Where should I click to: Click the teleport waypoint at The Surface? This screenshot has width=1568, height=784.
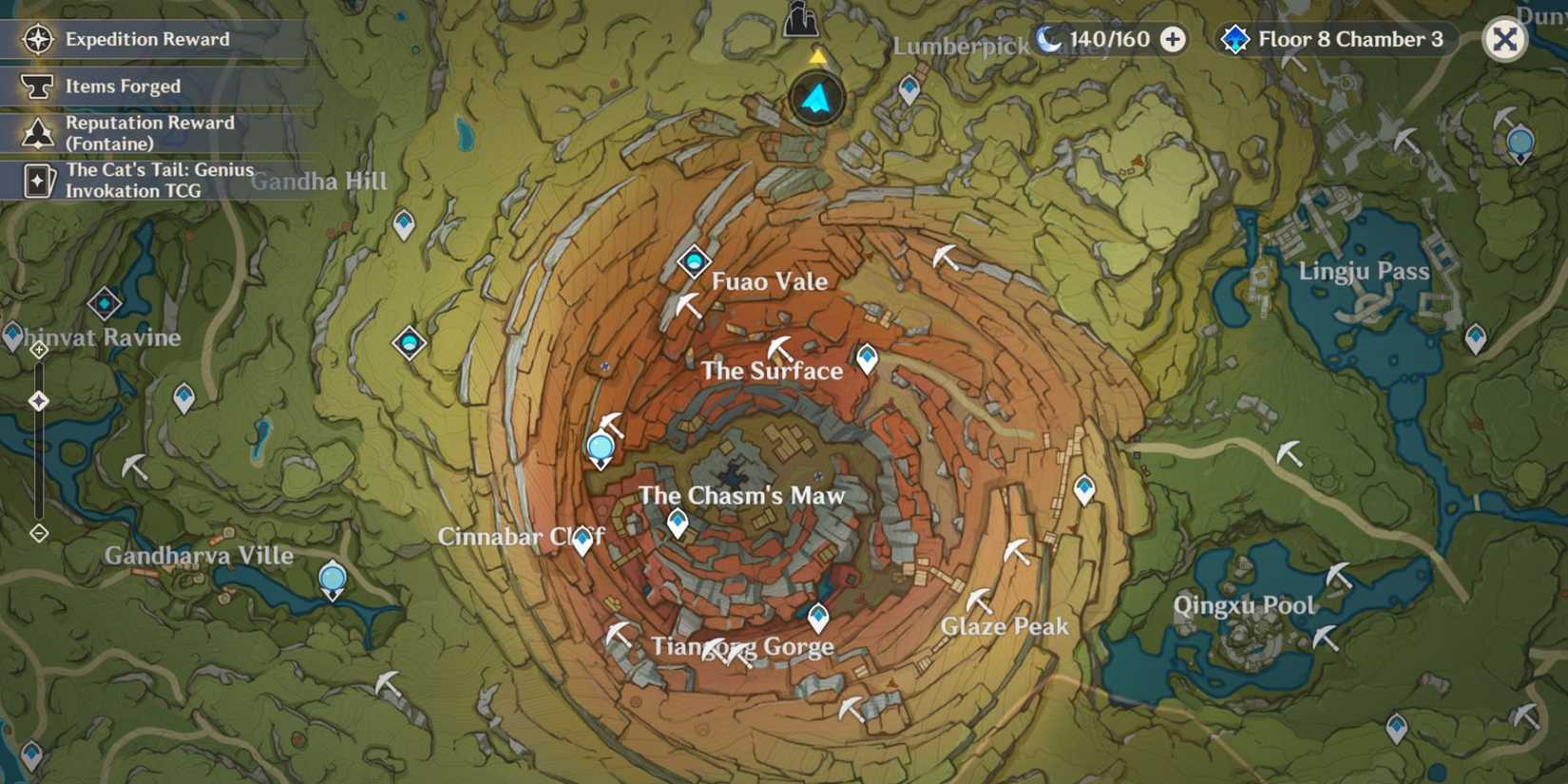tap(866, 358)
